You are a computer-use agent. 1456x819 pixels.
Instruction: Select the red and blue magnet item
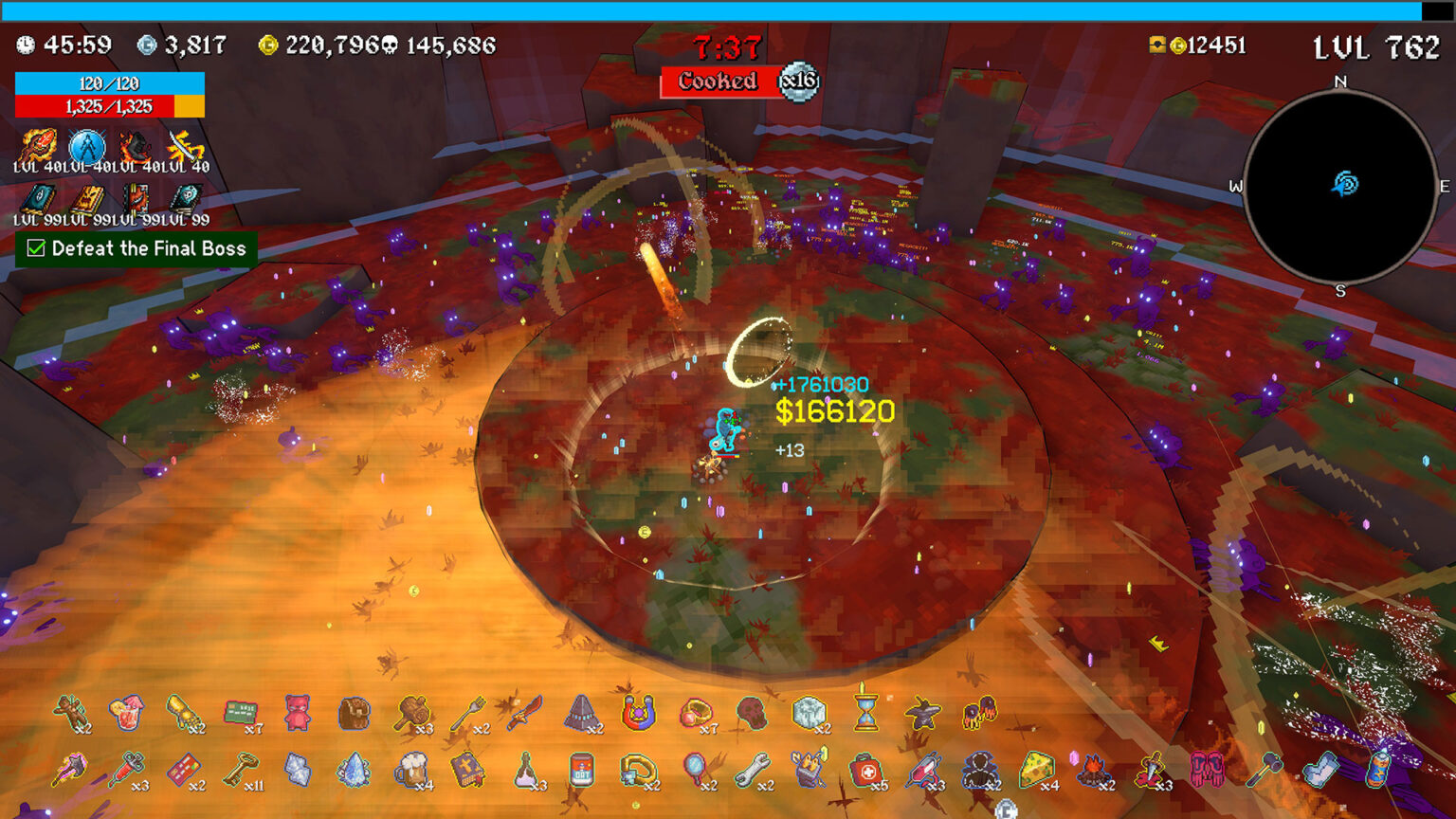coord(638,713)
